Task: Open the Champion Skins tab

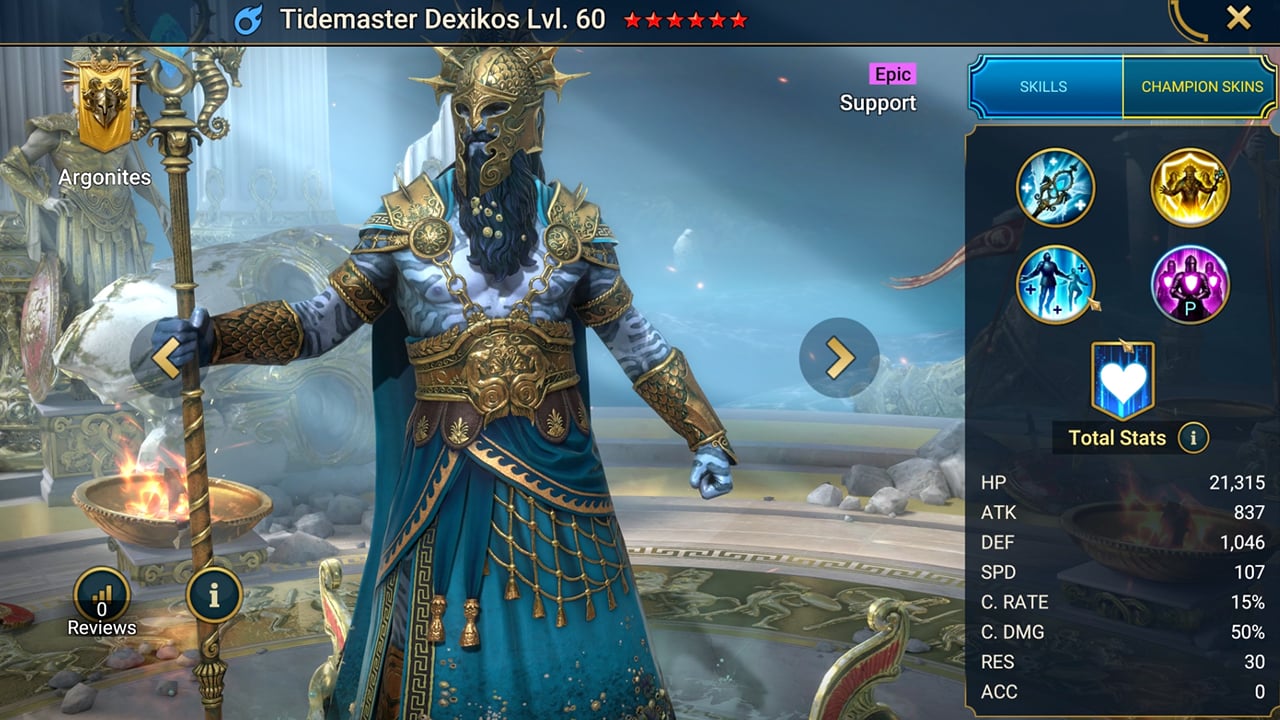Action: coord(1201,87)
